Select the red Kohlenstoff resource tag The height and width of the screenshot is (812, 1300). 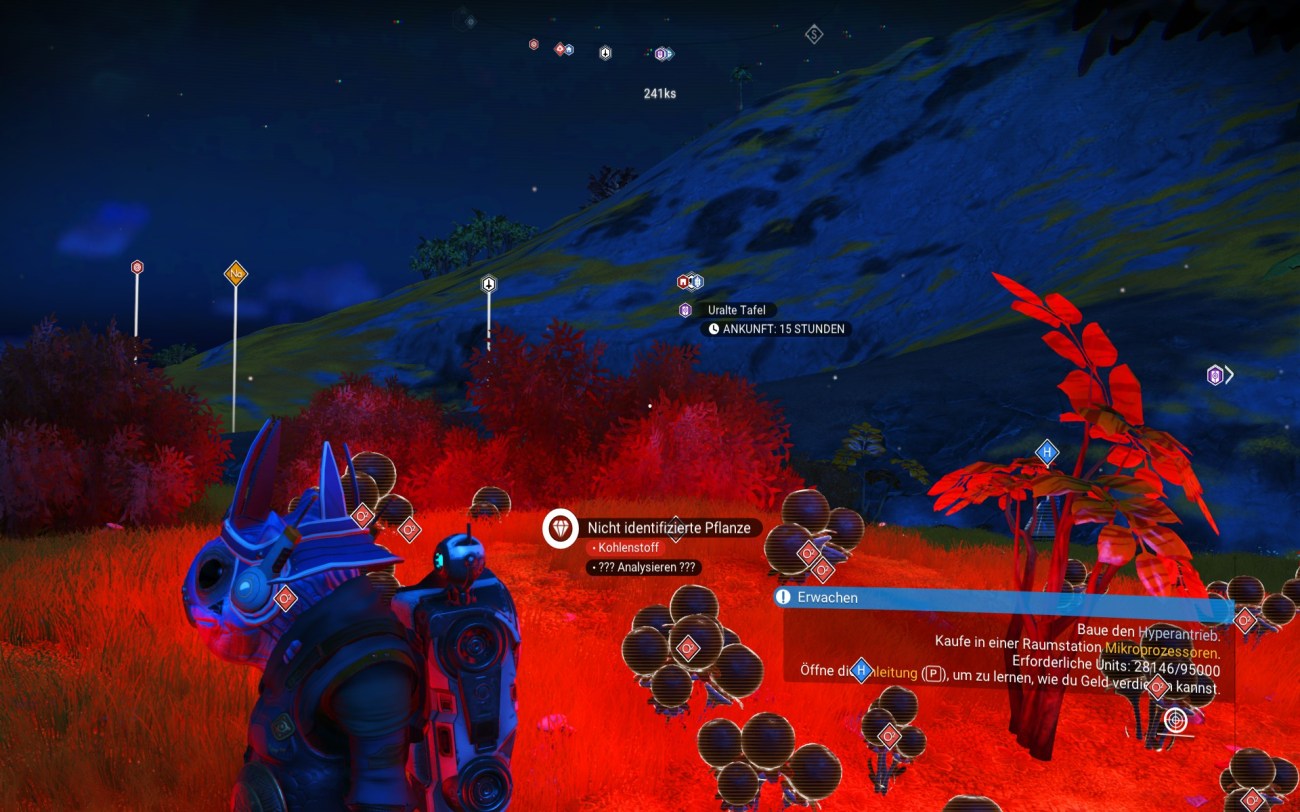click(x=626, y=548)
